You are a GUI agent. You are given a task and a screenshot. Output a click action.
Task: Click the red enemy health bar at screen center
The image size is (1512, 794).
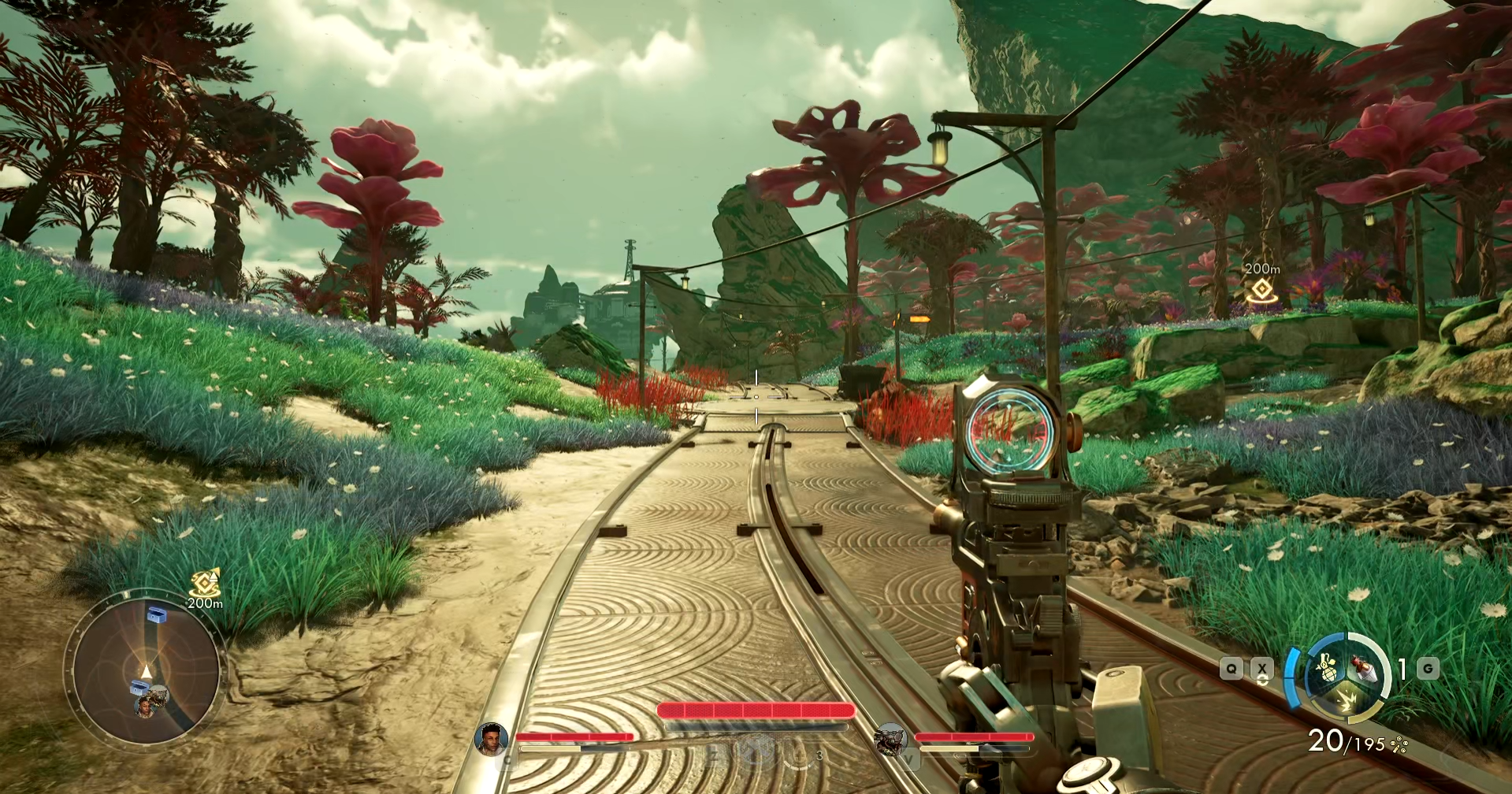pyautogui.click(x=757, y=711)
